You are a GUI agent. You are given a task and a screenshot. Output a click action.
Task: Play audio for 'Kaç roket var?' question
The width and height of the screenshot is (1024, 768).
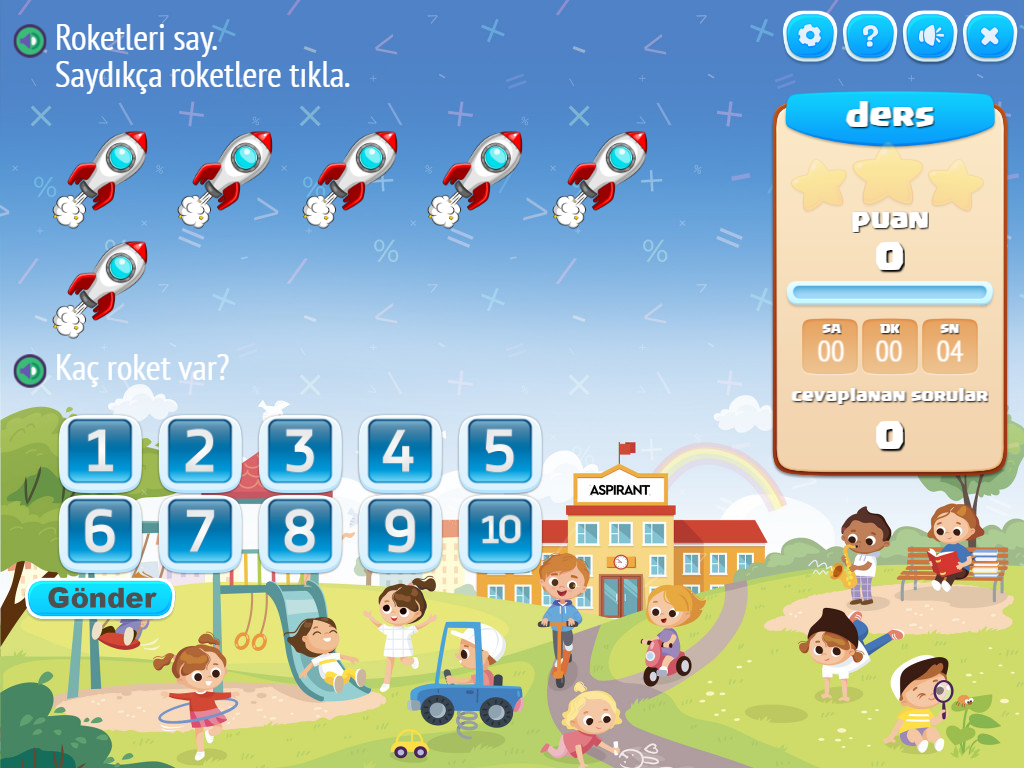(29, 371)
